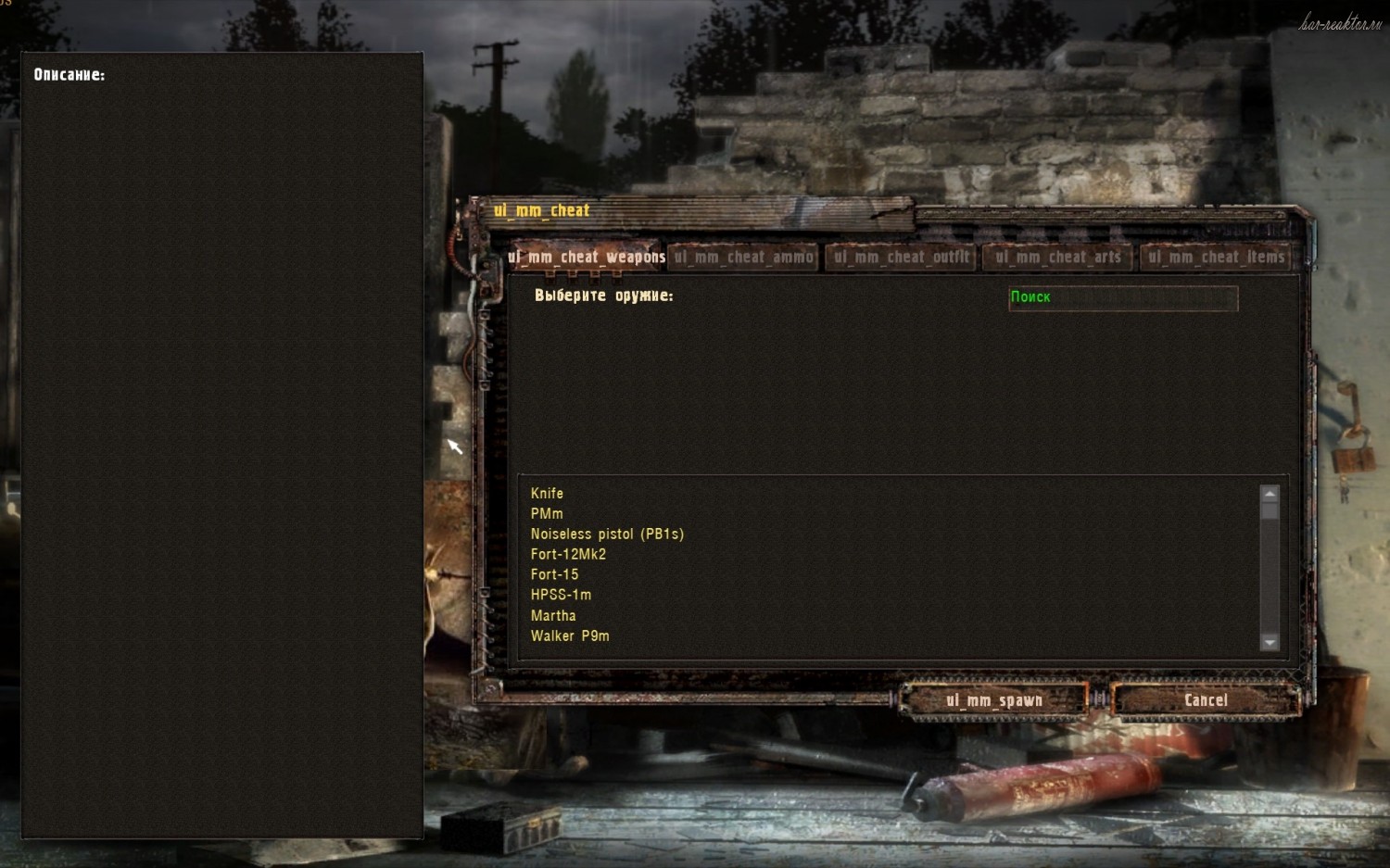Open the ui_mm_cheat_ammo tab
Viewport: 1390px width, 868px height.
point(743,257)
